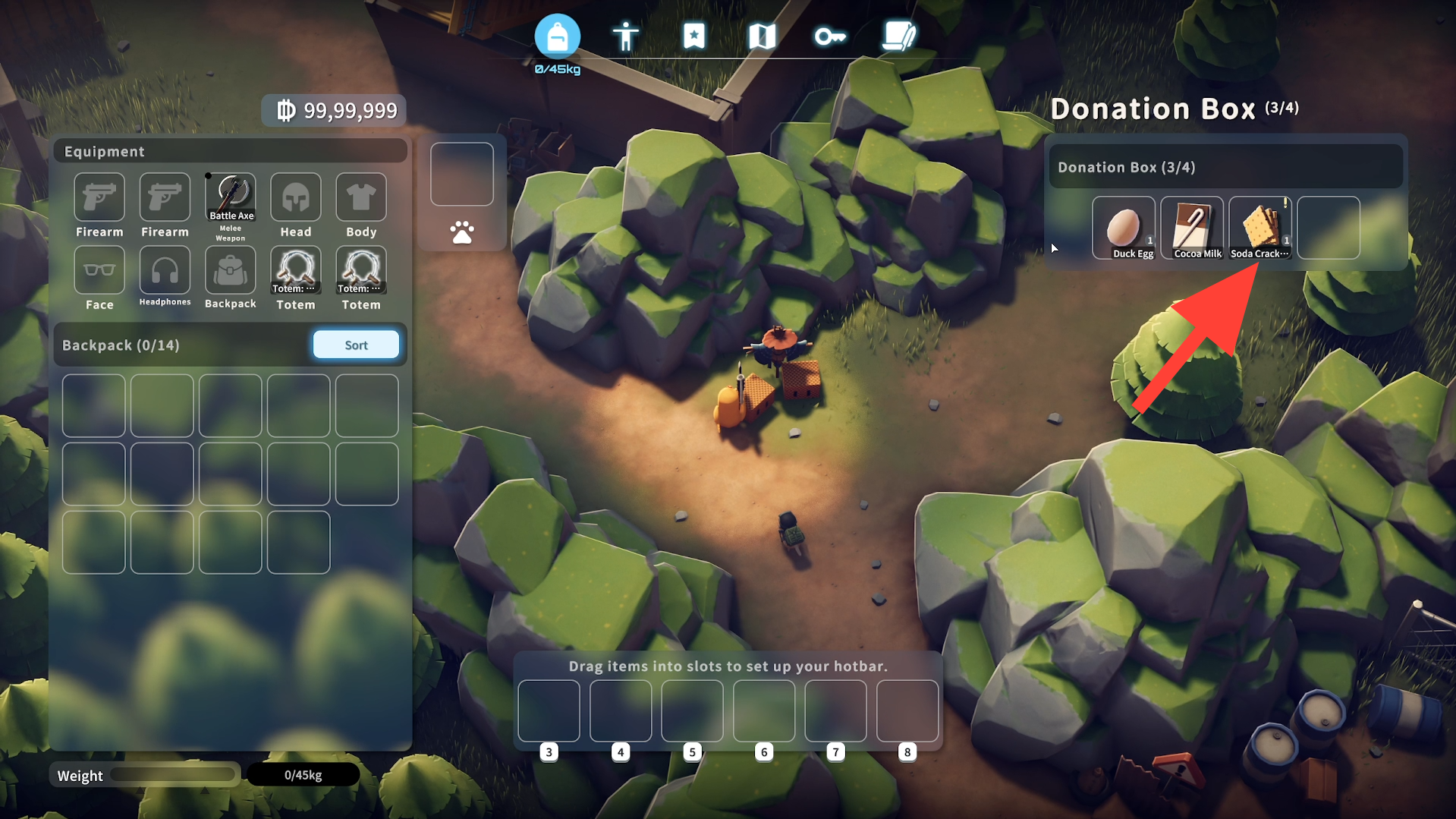Click the pet paw icon
1456x819 pixels.
pyautogui.click(x=462, y=232)
